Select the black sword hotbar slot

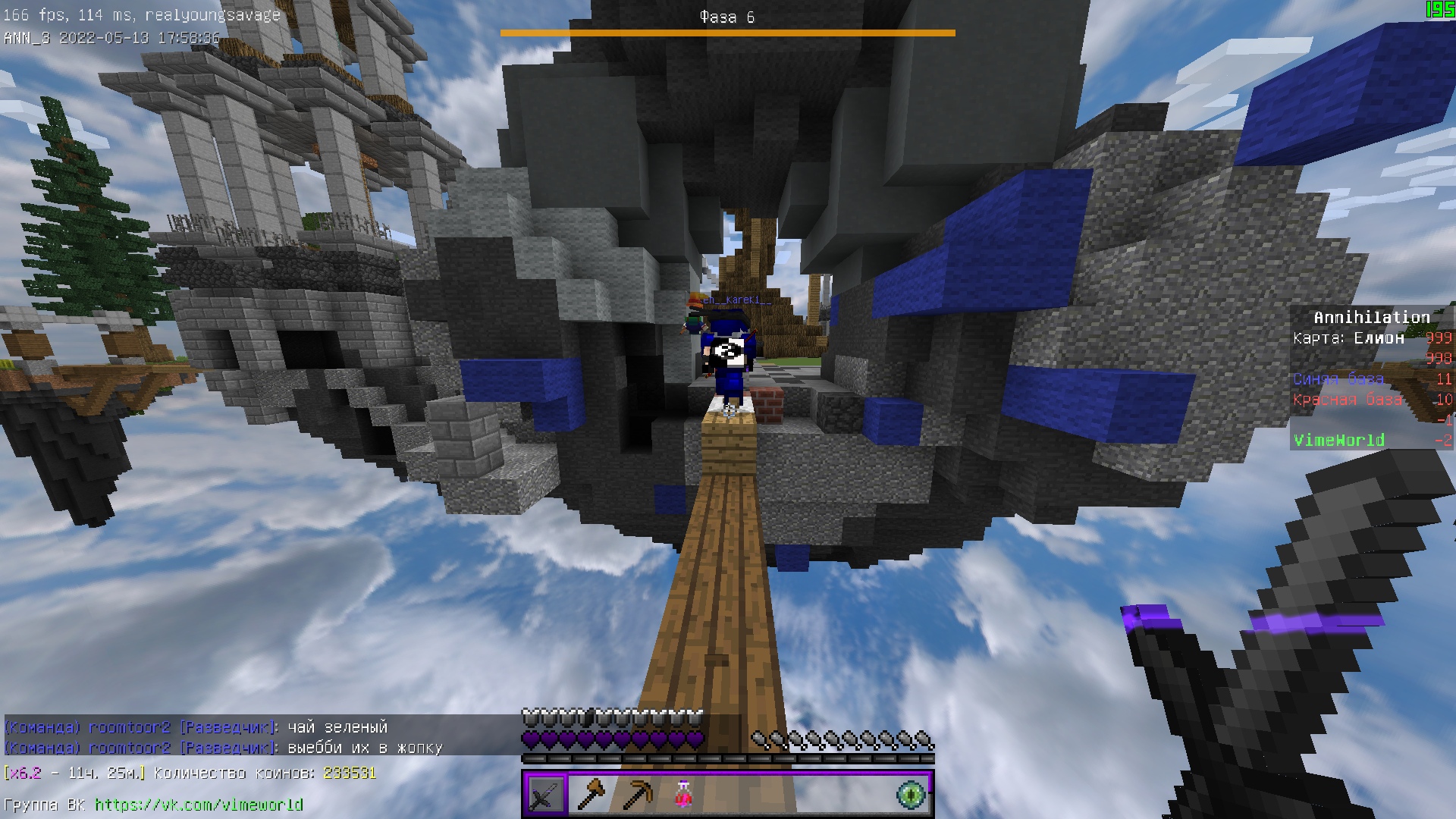tap(545, 795)
